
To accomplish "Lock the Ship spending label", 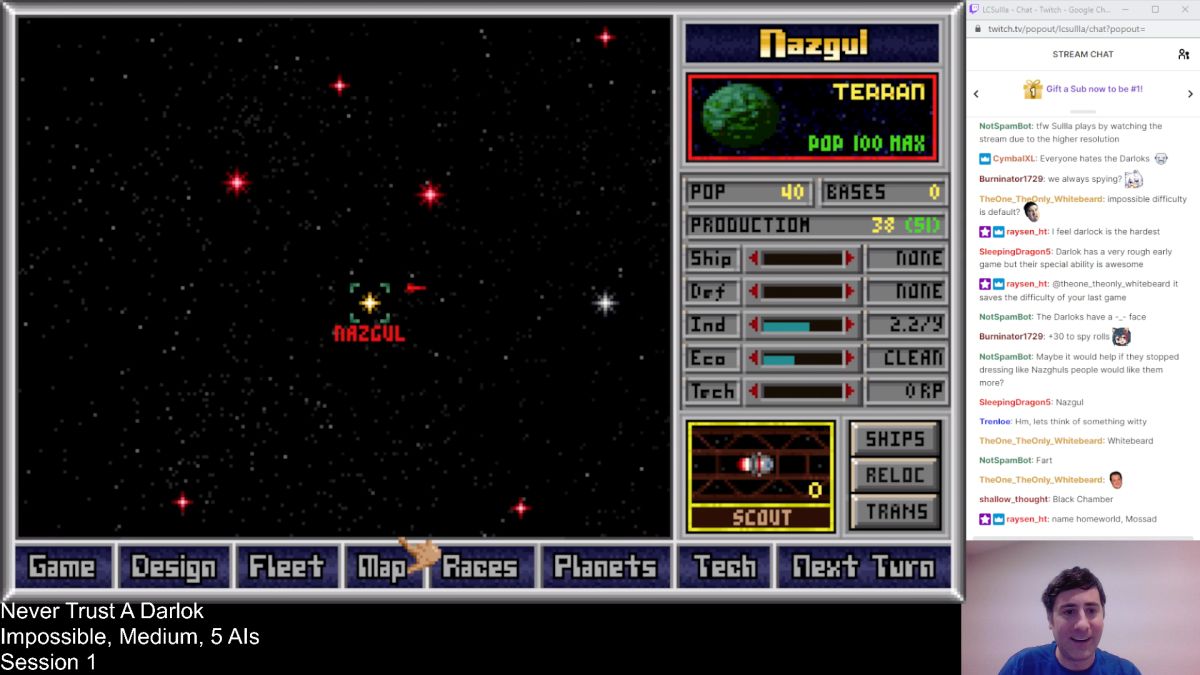I will [x=712, y=259].
